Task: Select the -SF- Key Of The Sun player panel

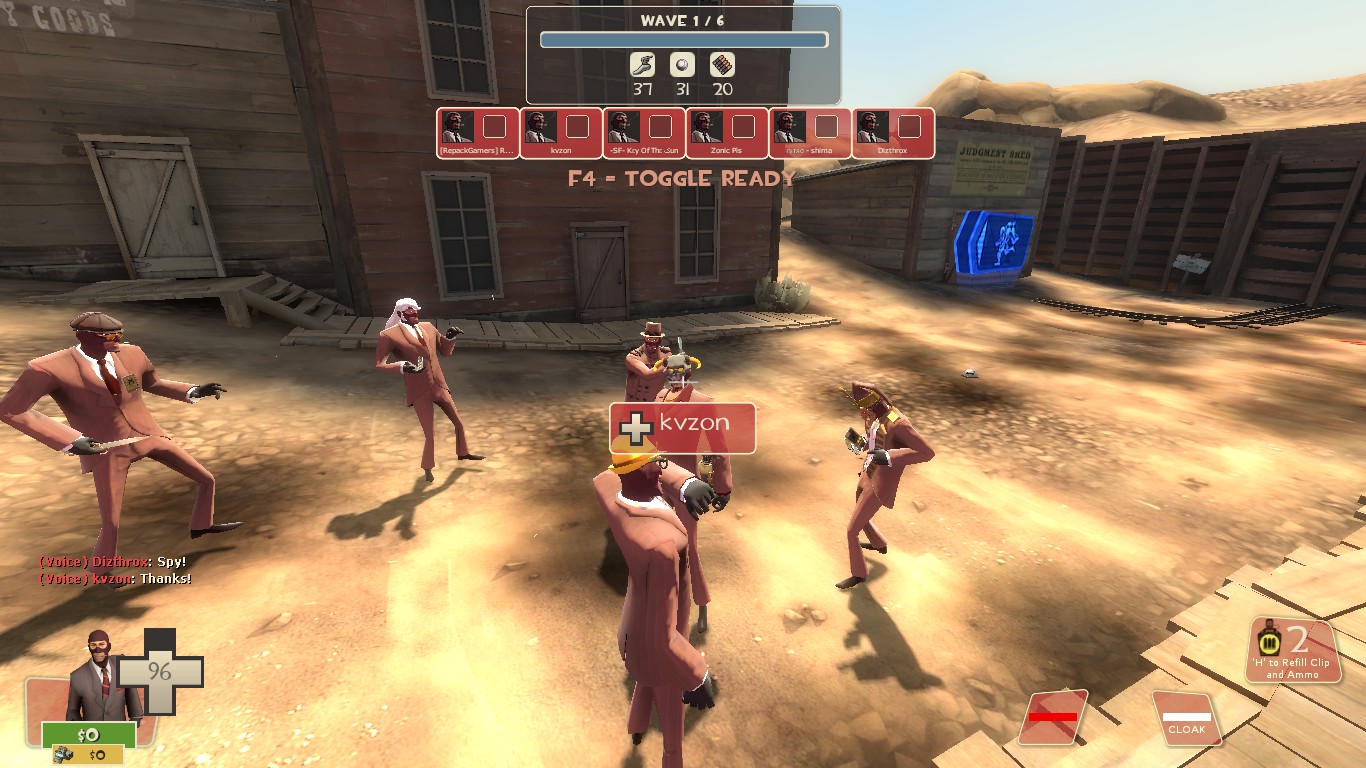Action: [x=644, y=133]
